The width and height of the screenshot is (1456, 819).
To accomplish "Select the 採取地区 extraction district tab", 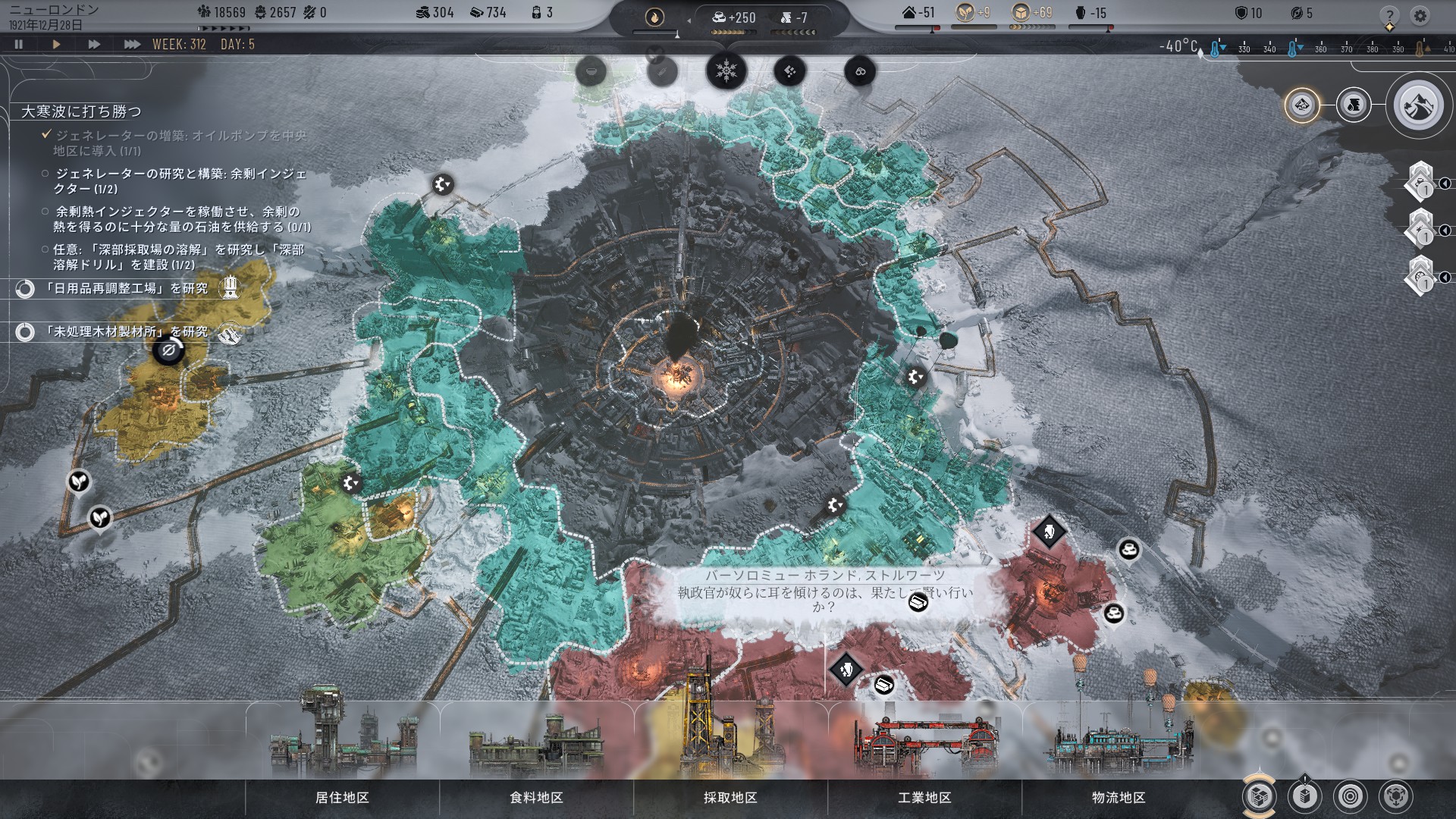I will coord(730,798).
